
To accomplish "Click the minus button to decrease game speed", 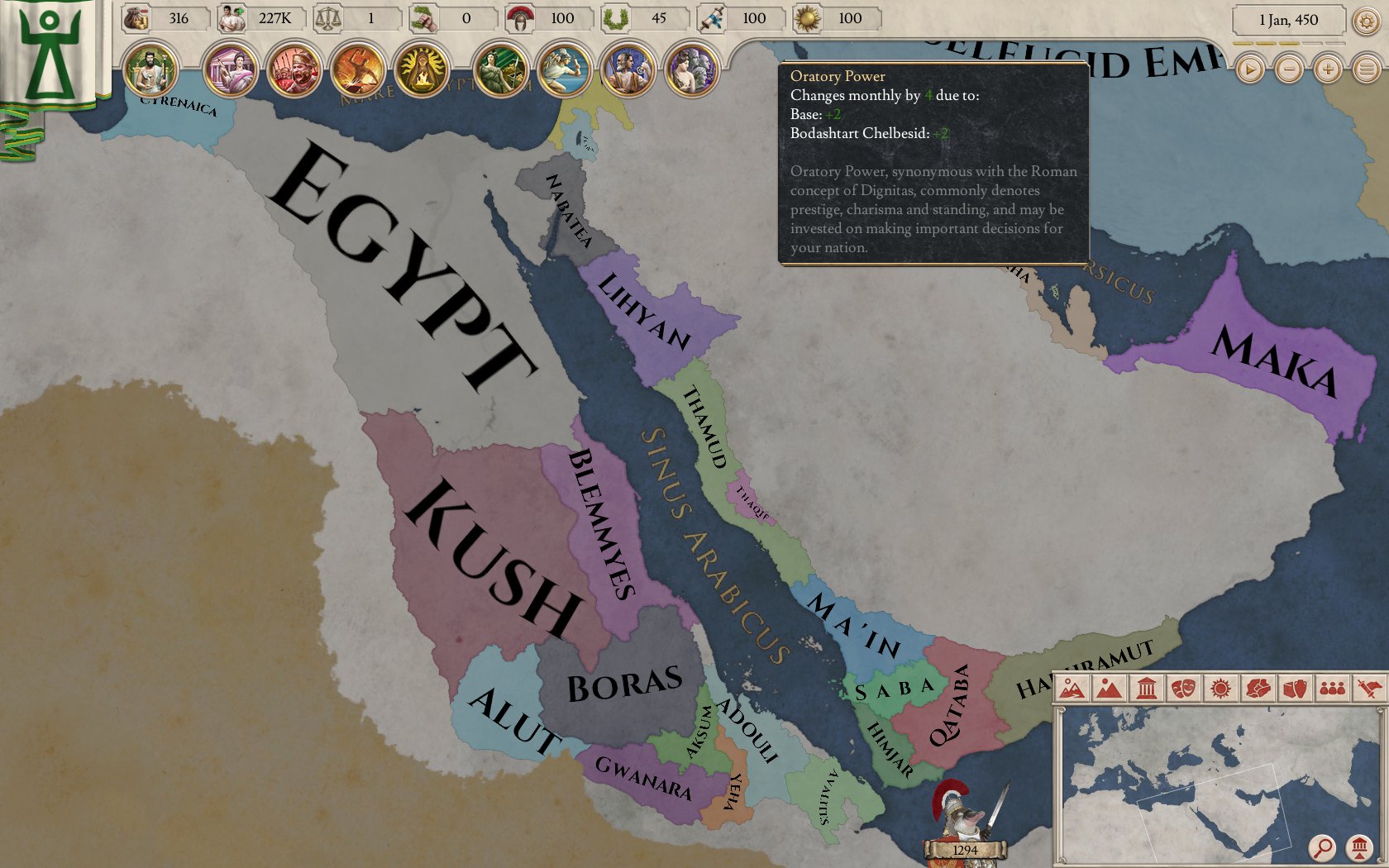I will click(x=1289, y=70).
